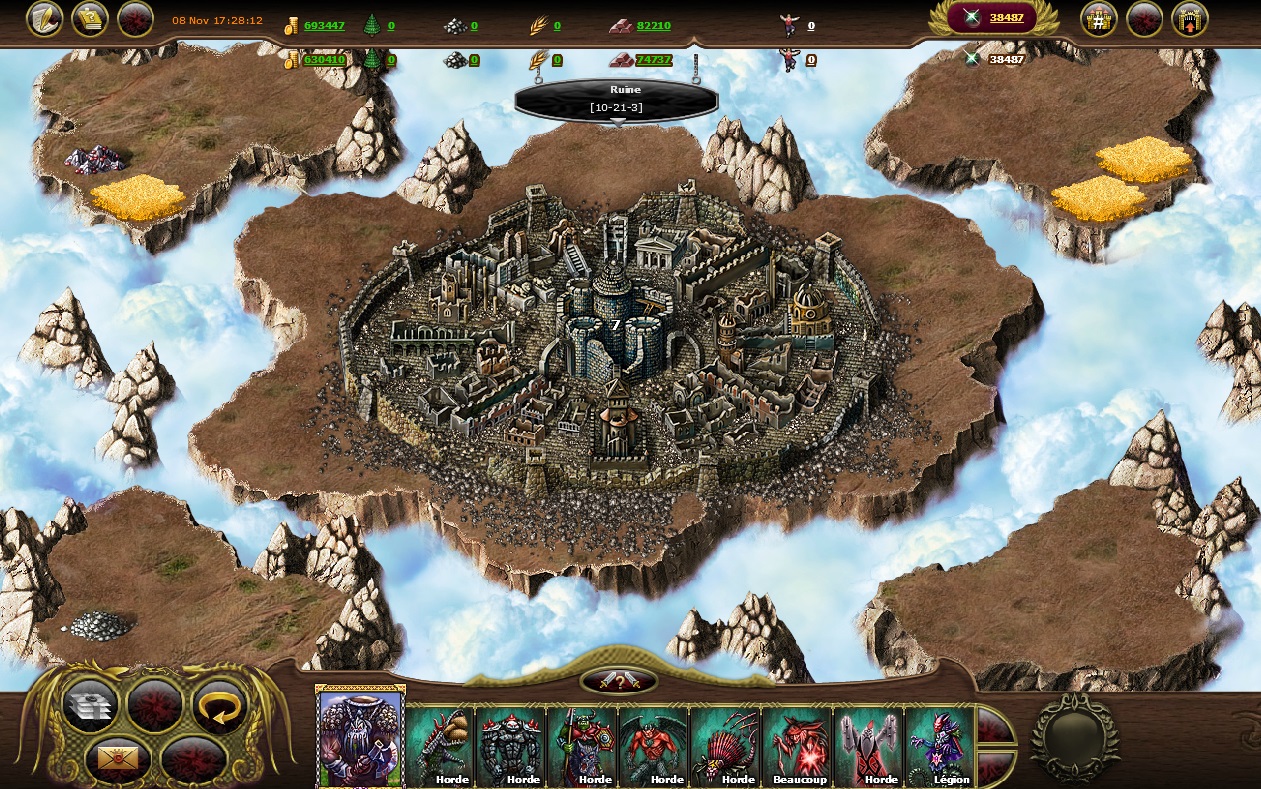Screen dimensions: 1261x789
Task: Select the spiny red spider unit
Action: [726, 747]
